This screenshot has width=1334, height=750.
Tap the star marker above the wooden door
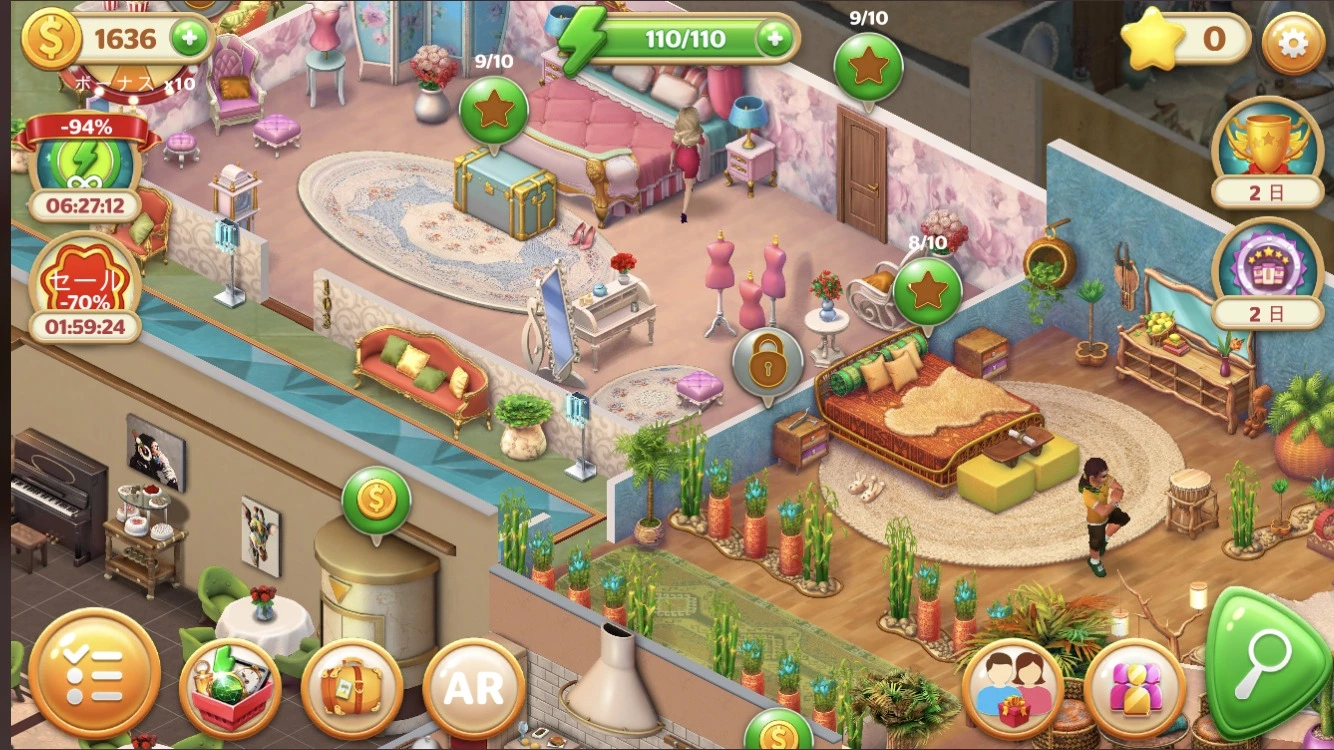pyautogui.click(x=867, y=66)
